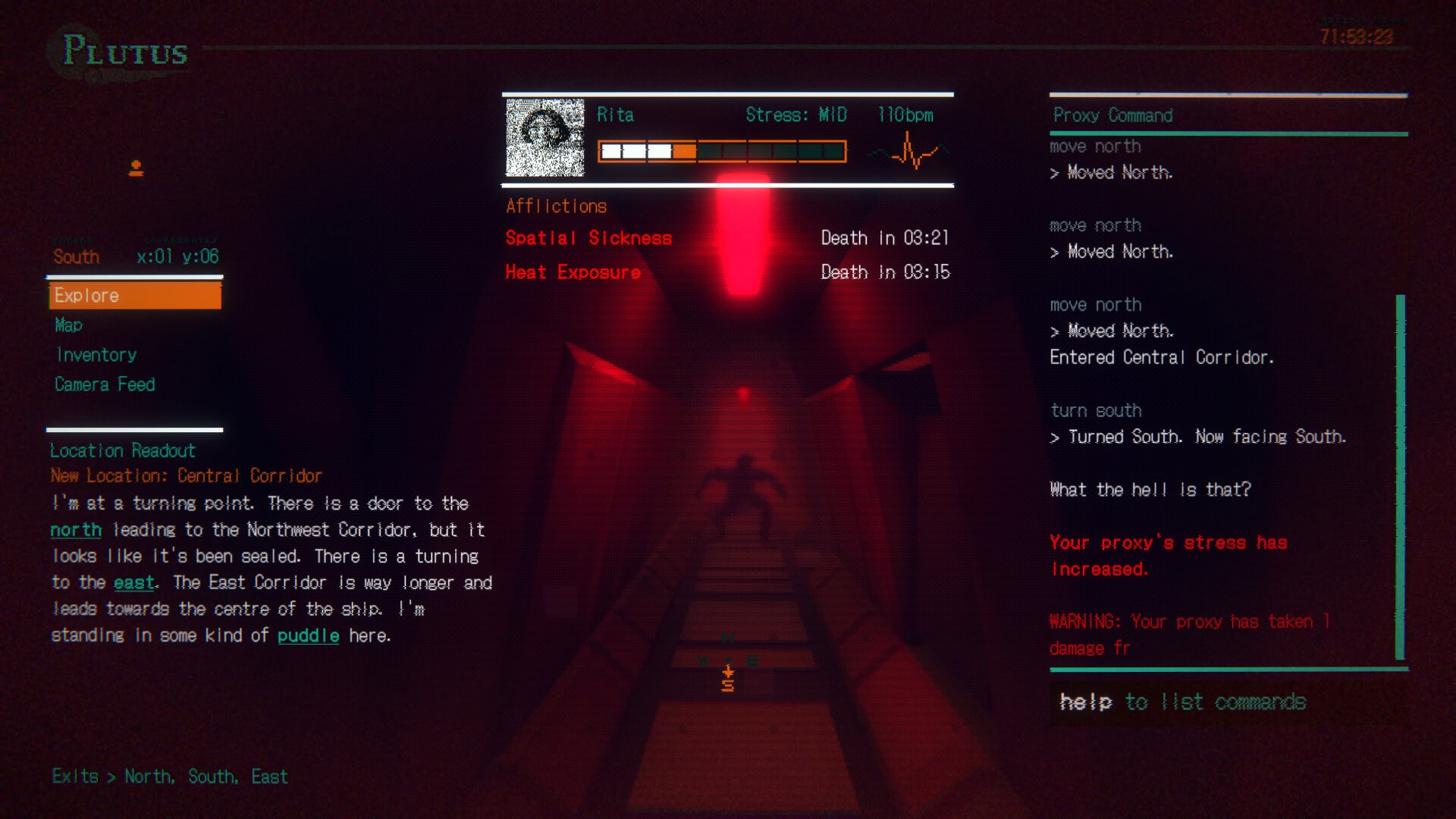Open the Map menu option
Screen dimensions: 1456x819
point(68,325)
